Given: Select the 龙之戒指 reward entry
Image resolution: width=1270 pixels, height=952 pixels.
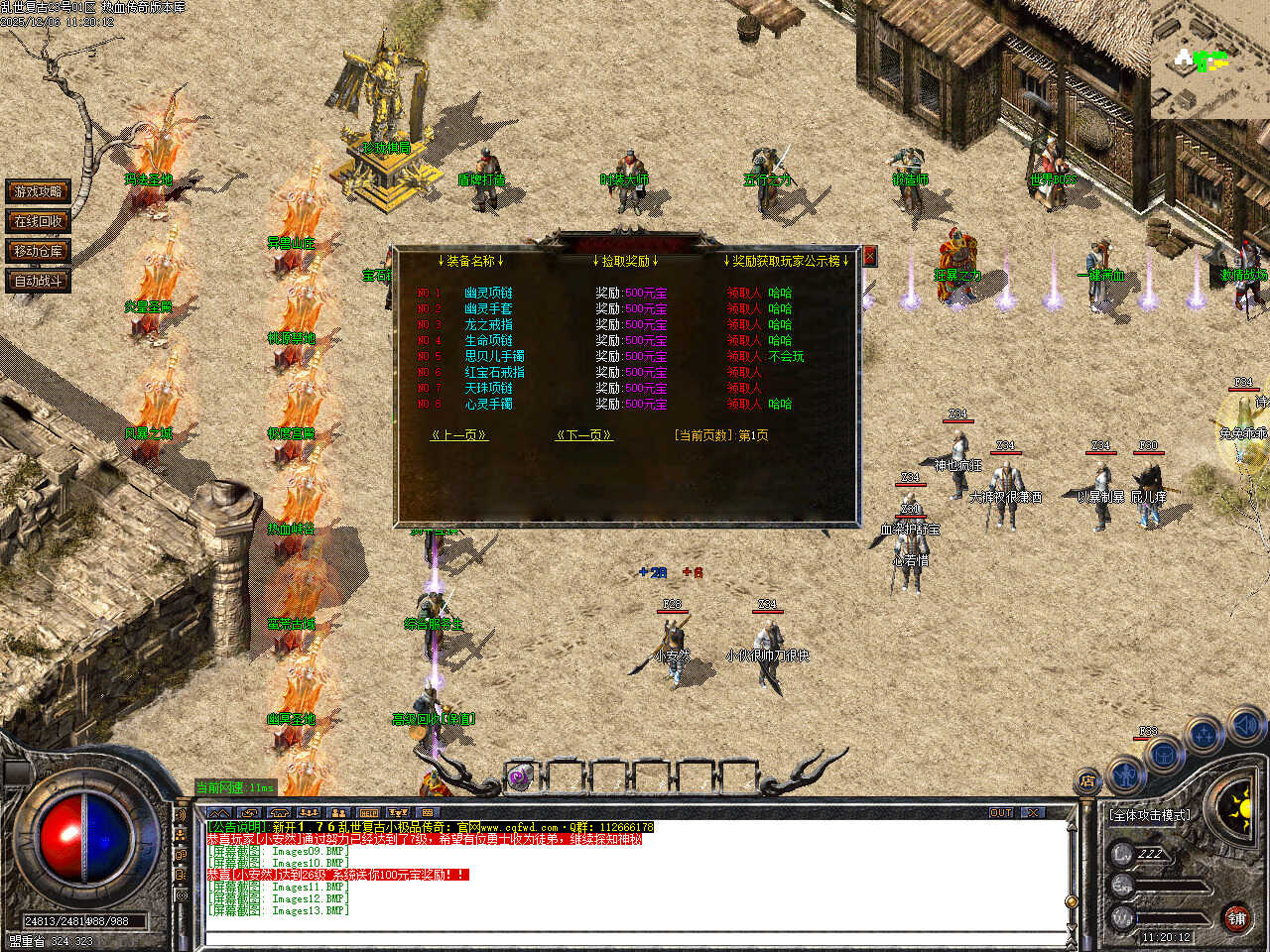Looking at the screenshot, I should (488, 325).
